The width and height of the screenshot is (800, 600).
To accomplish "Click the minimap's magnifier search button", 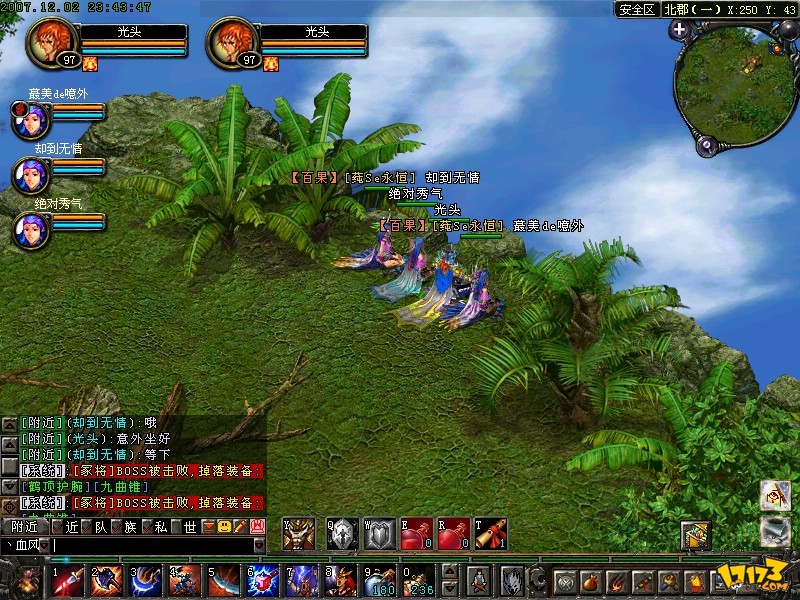I will tap(706, 146).
